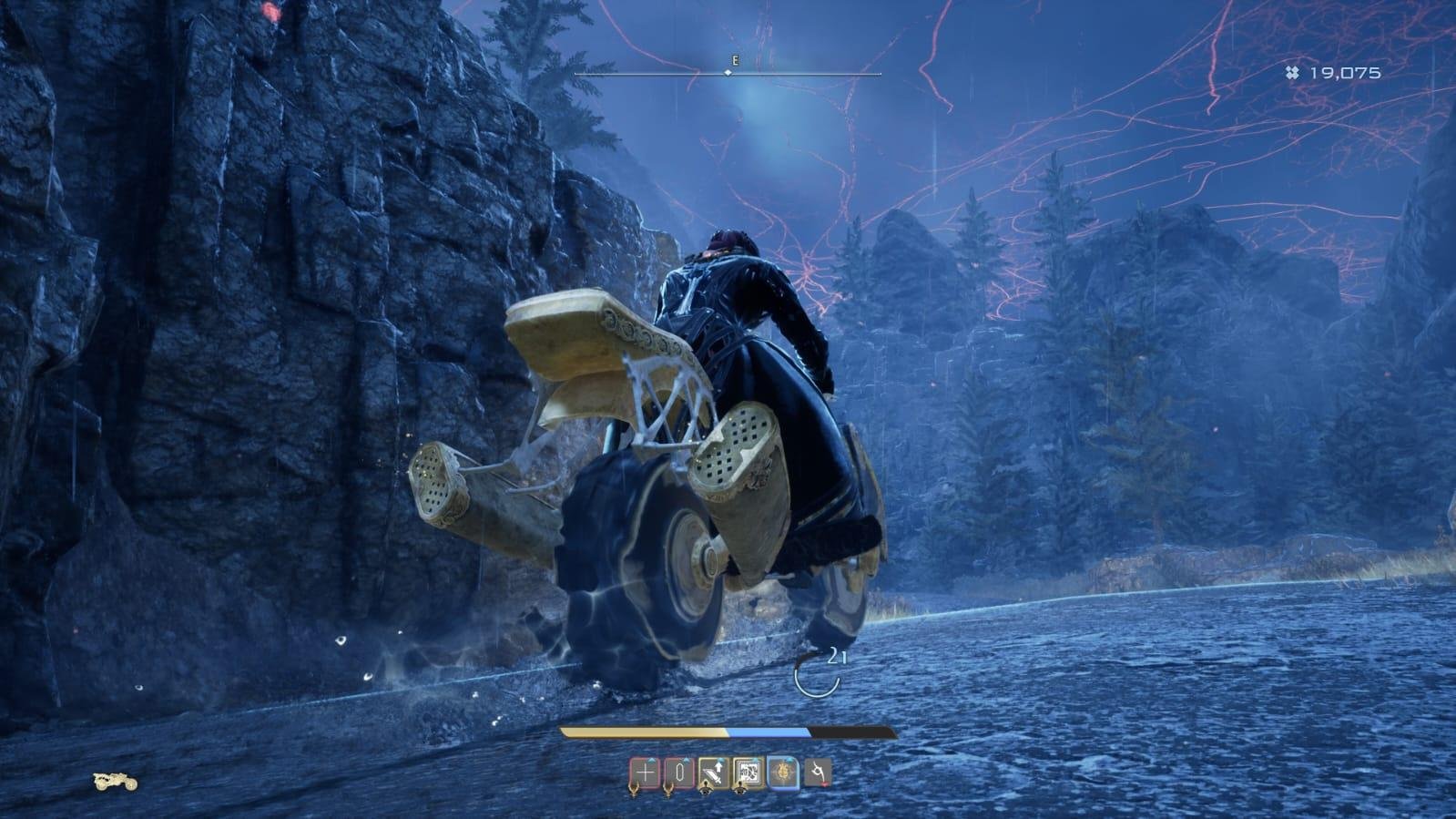Screen dimensions: 1456x819
Task: Select the curved blade weapon slot
Action: (818, 773)
